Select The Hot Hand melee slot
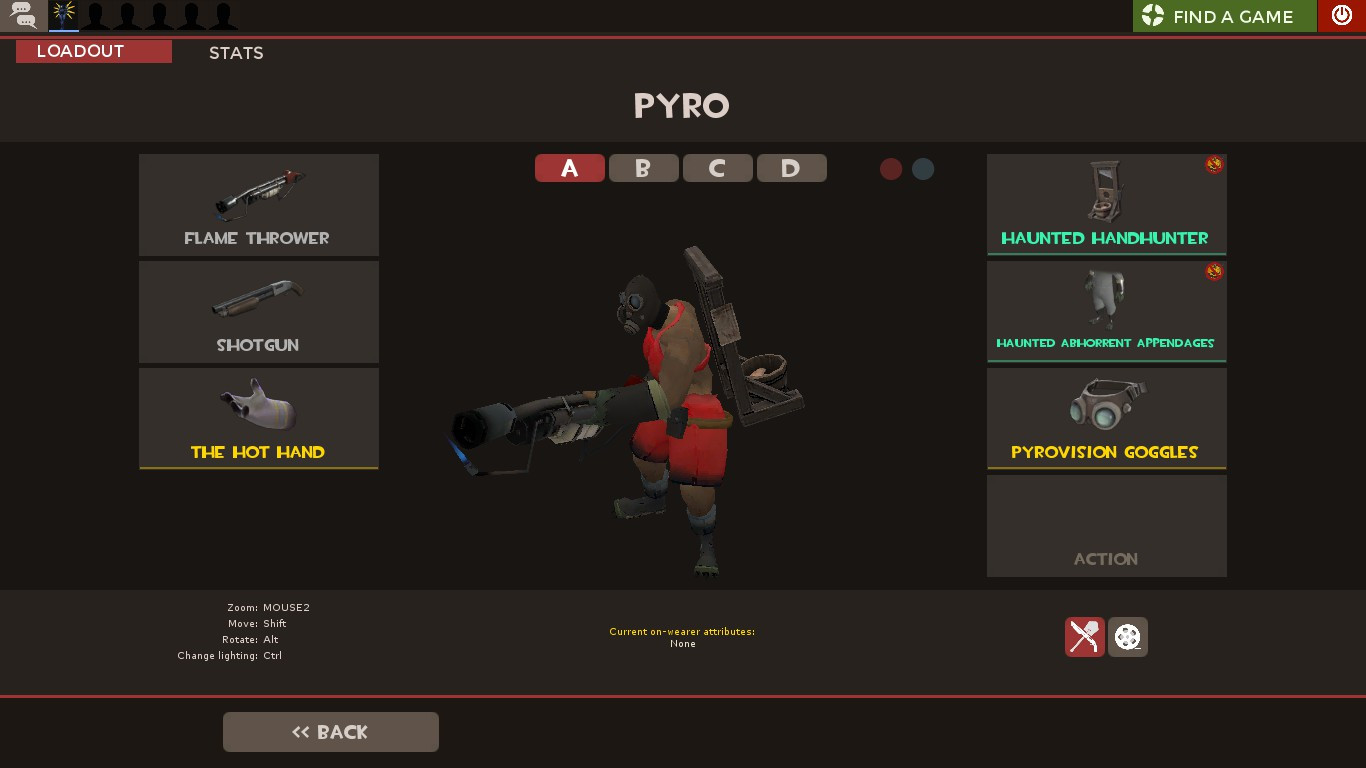 (x=258, y=418)
